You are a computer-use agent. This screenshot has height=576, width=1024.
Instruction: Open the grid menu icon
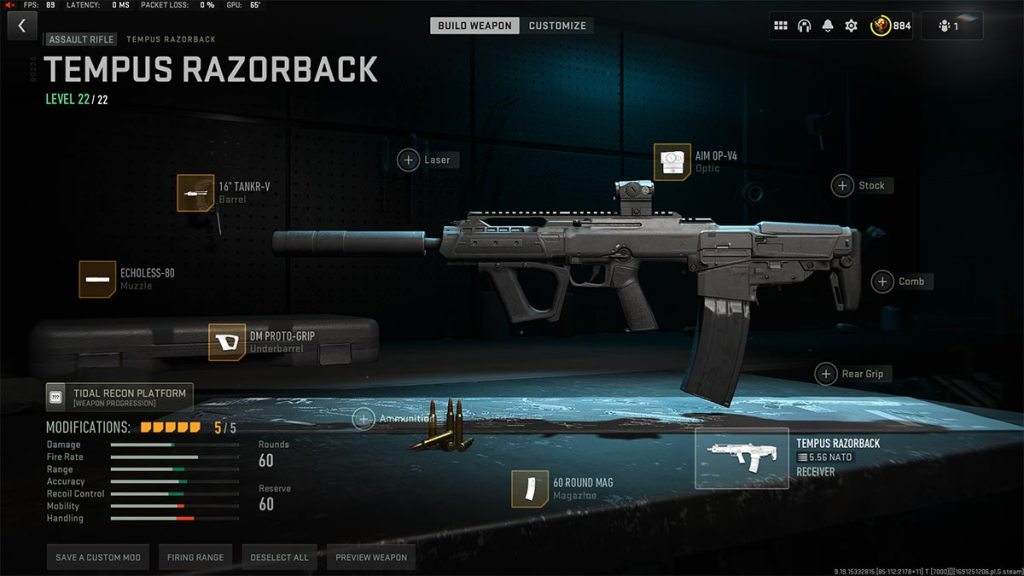tap(781, 26)
